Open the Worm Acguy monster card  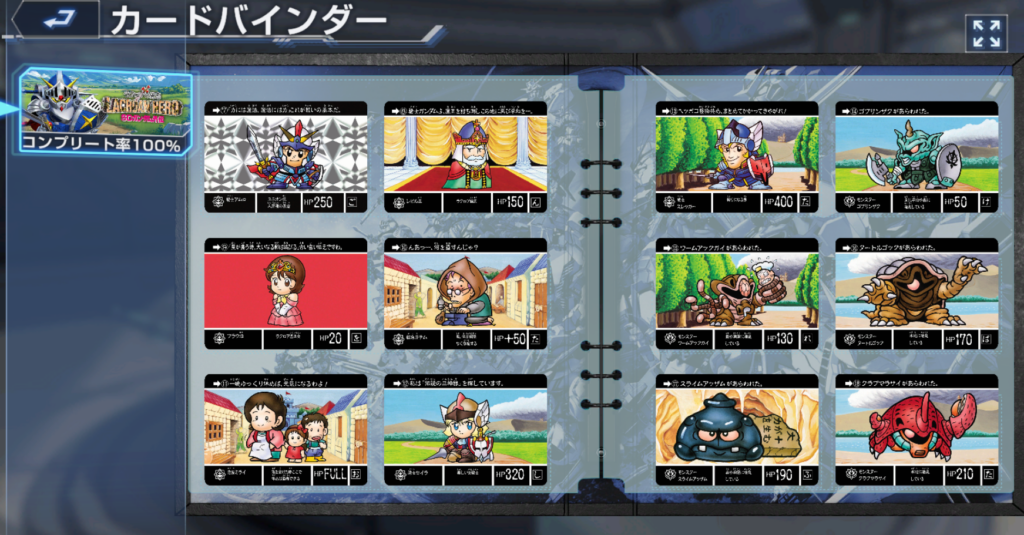point(737,294)
